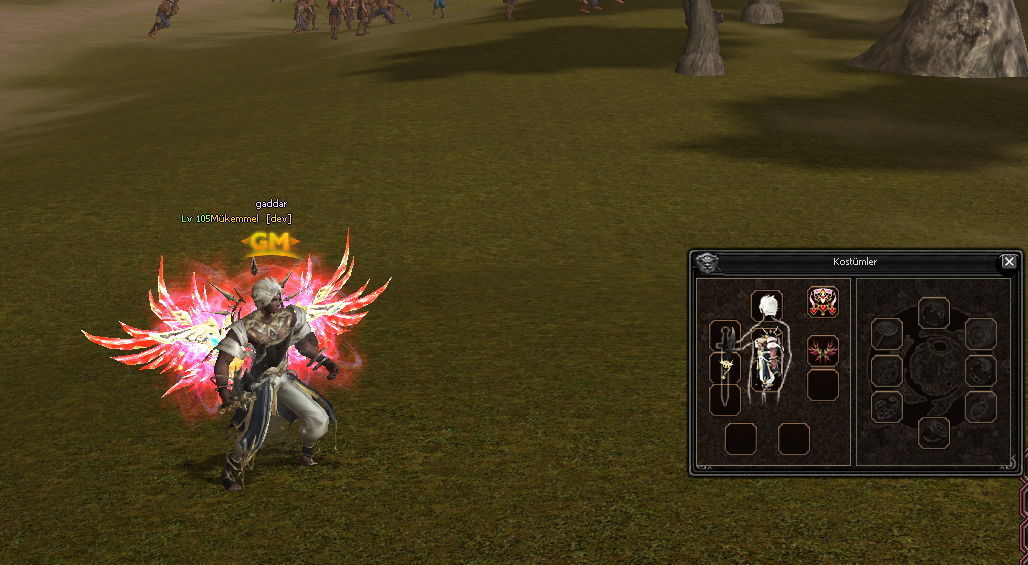
Task: Click the Kostümler window title bar
Action: coord(855,262)
